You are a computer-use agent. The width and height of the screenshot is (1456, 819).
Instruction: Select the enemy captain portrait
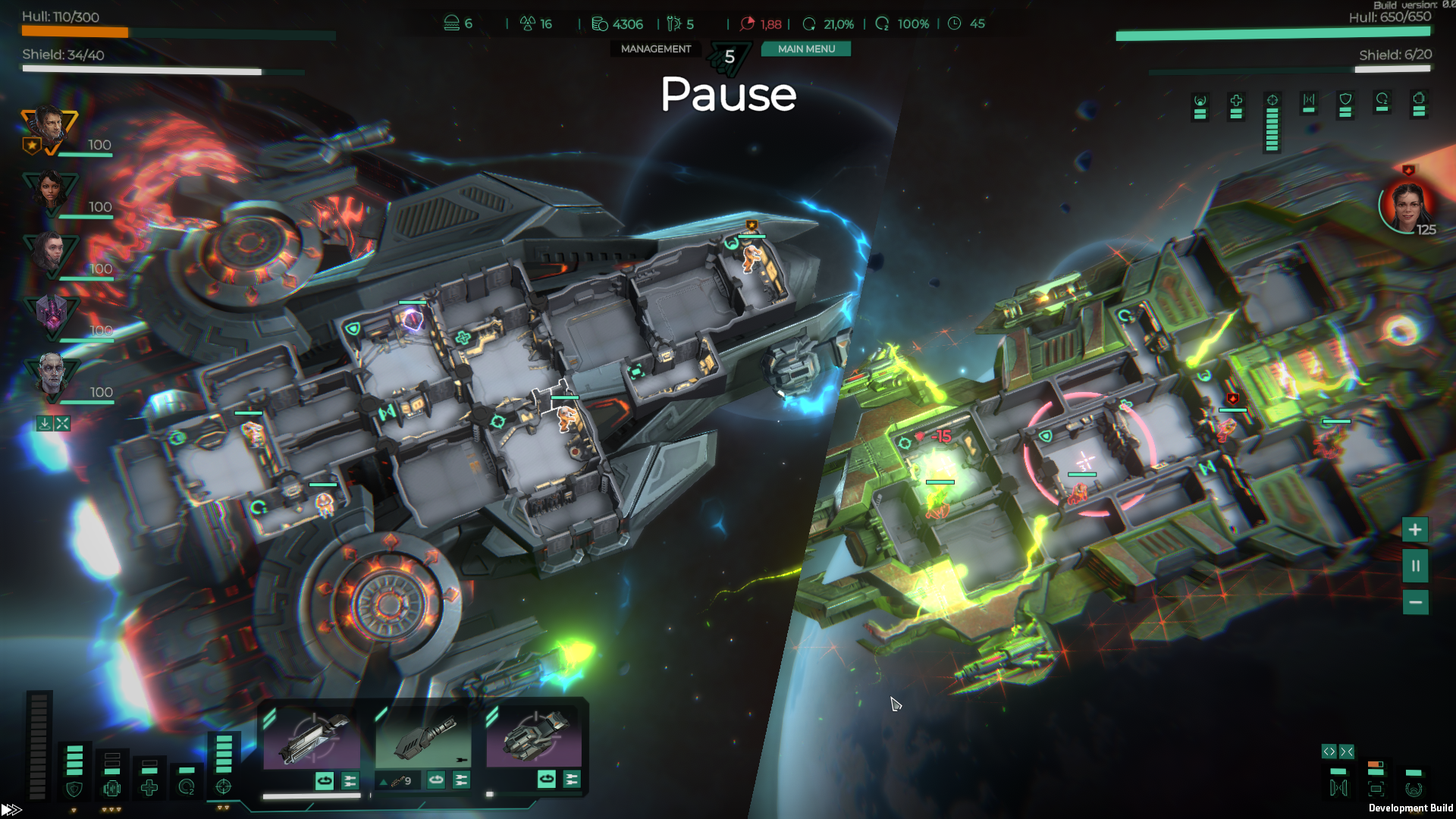1407,205
